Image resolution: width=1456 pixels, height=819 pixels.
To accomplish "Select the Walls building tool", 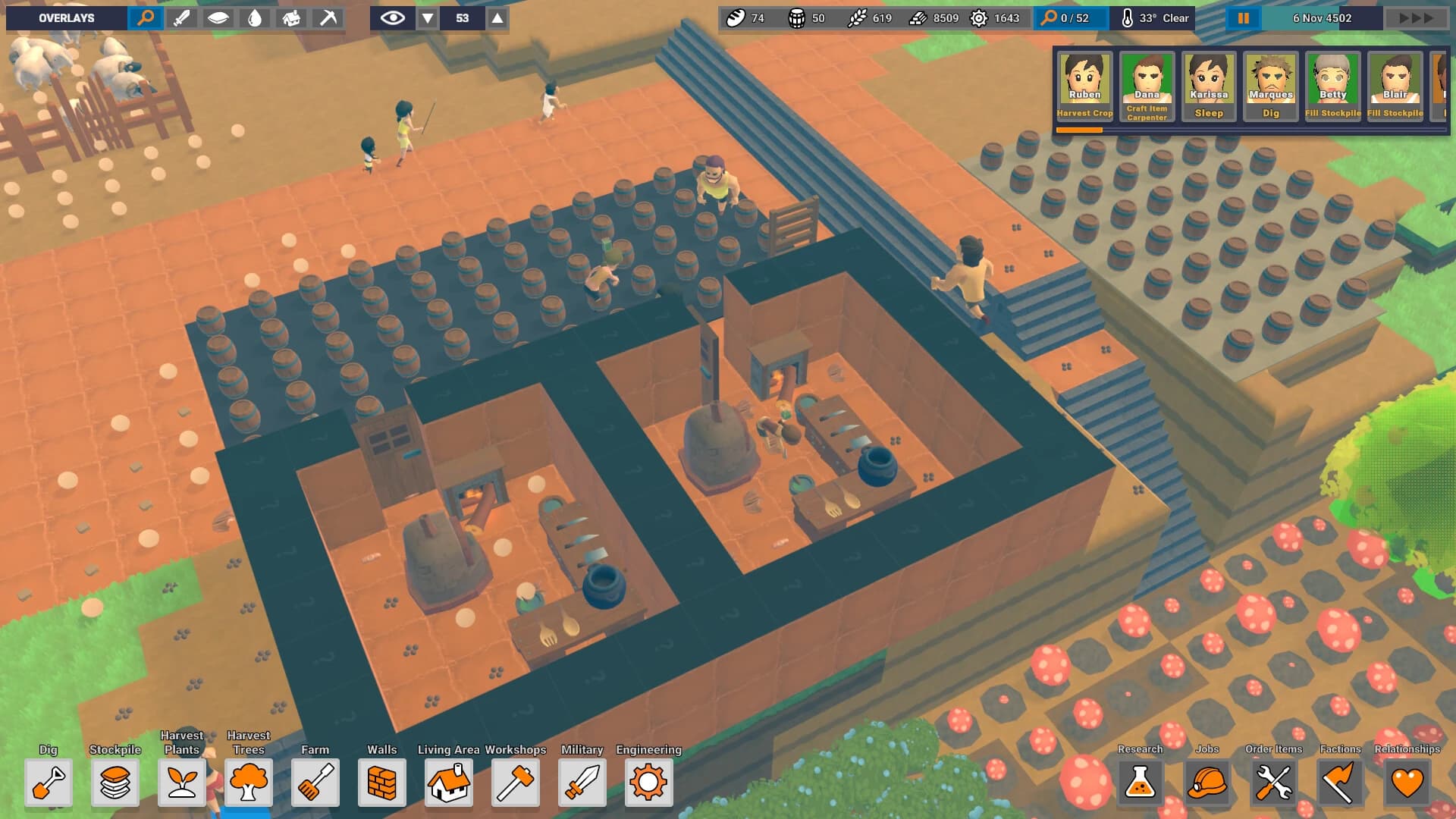I will pos(382,783).
